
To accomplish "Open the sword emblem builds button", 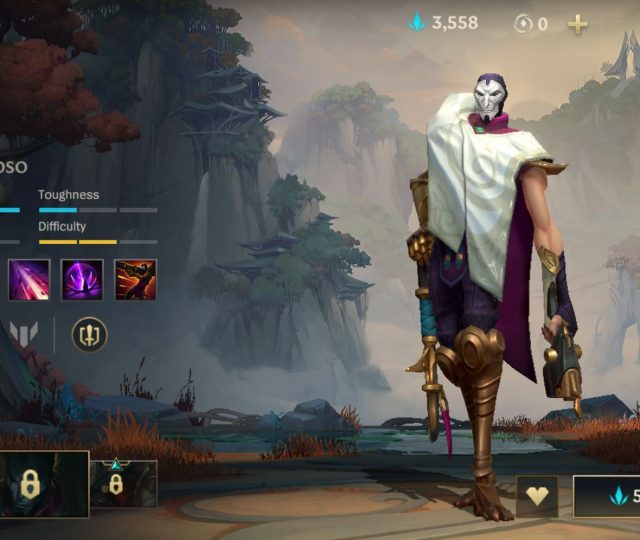I will tap(89, 334).
